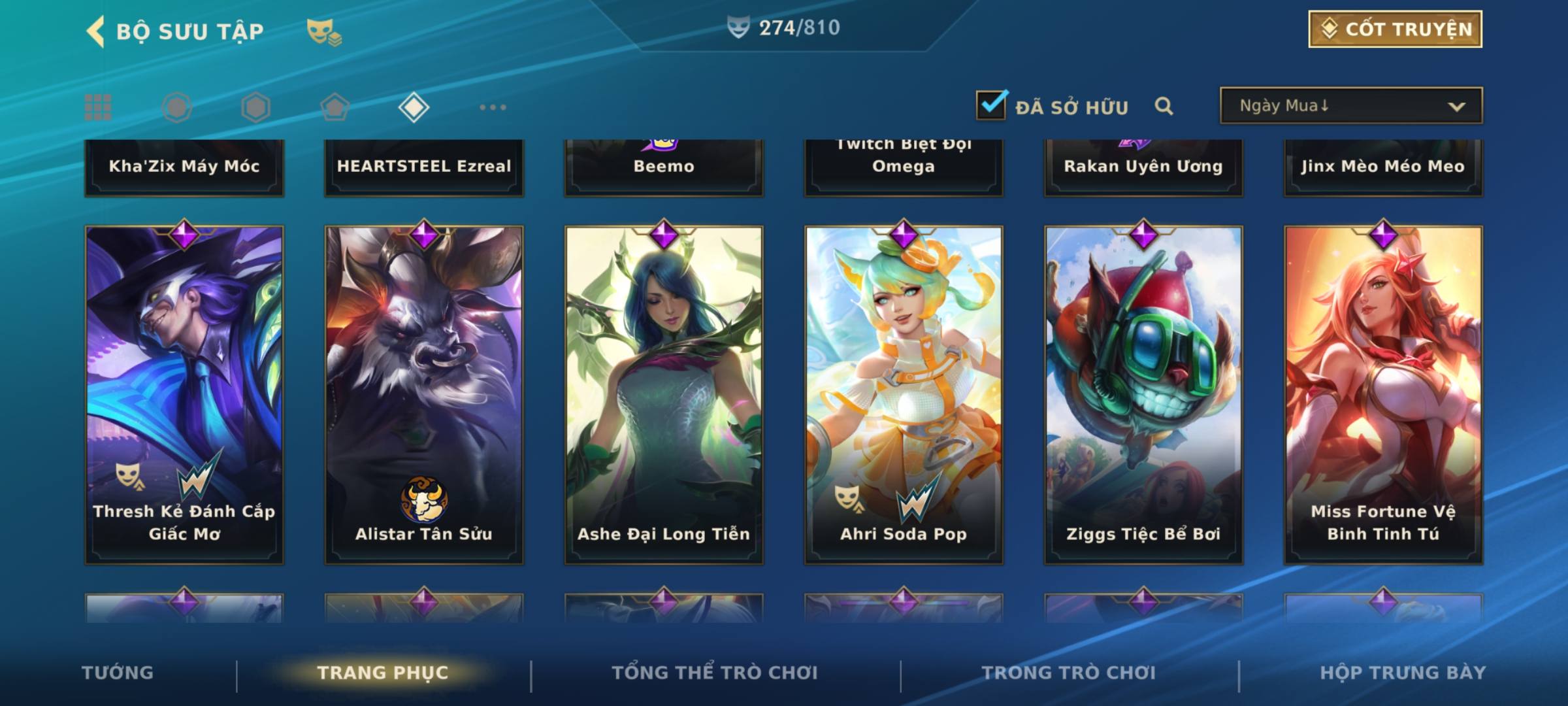1568x706 pixels.
Task: Open the Cốt Truyện button
Action: (1395, 29)
